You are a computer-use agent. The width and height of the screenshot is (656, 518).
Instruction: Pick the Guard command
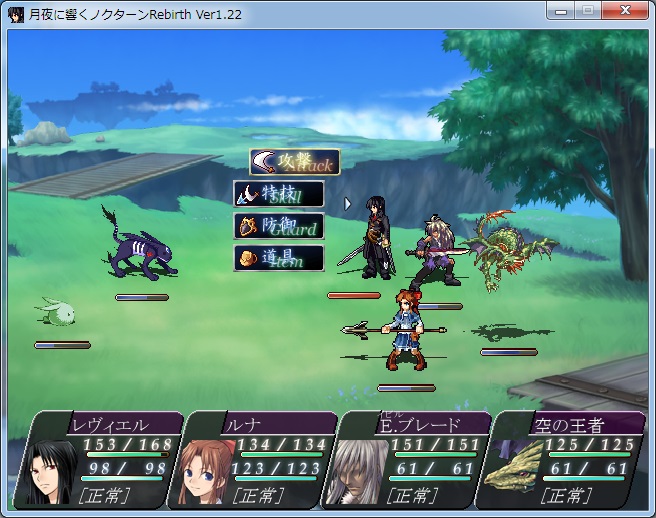tap(279, 226)
